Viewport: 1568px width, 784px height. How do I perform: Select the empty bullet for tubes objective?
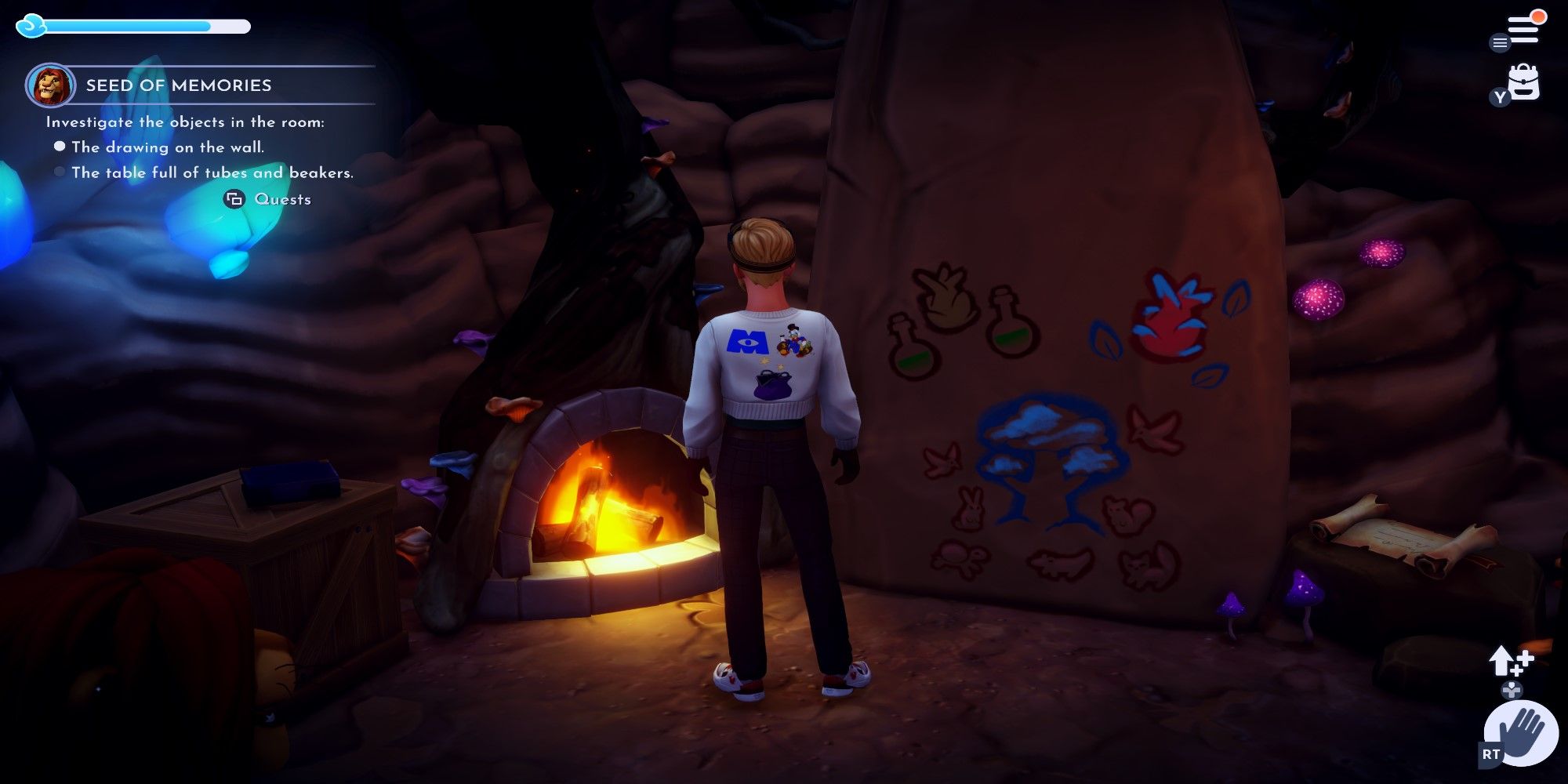click(x=59, y=172)
